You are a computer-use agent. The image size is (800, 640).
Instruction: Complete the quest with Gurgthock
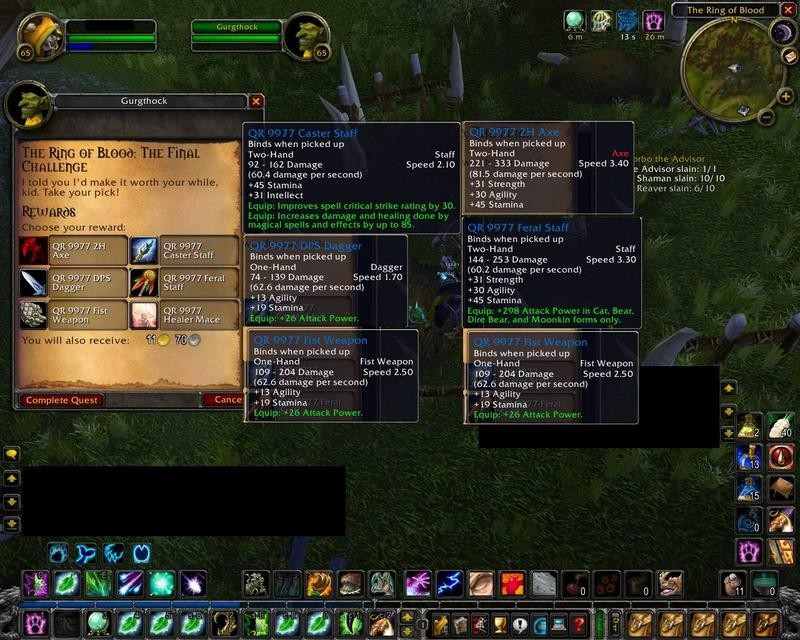point(59,400)
